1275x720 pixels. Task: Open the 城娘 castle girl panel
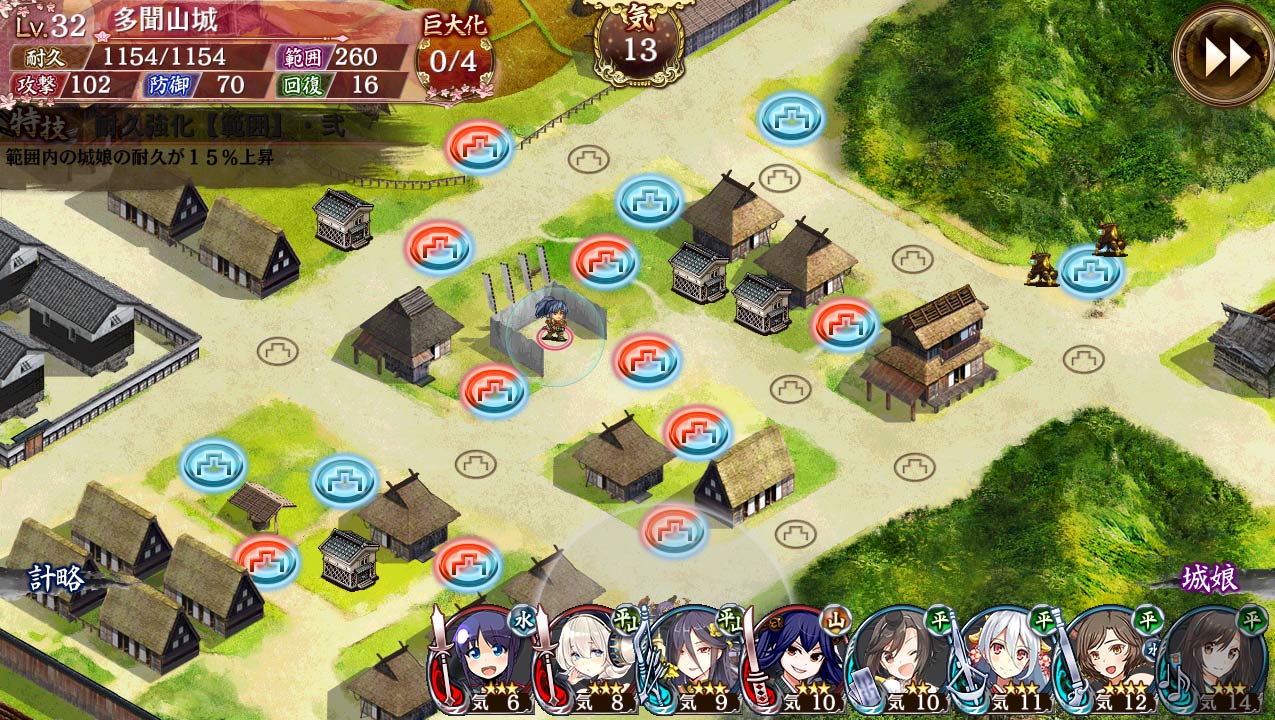coord(1210,578)
